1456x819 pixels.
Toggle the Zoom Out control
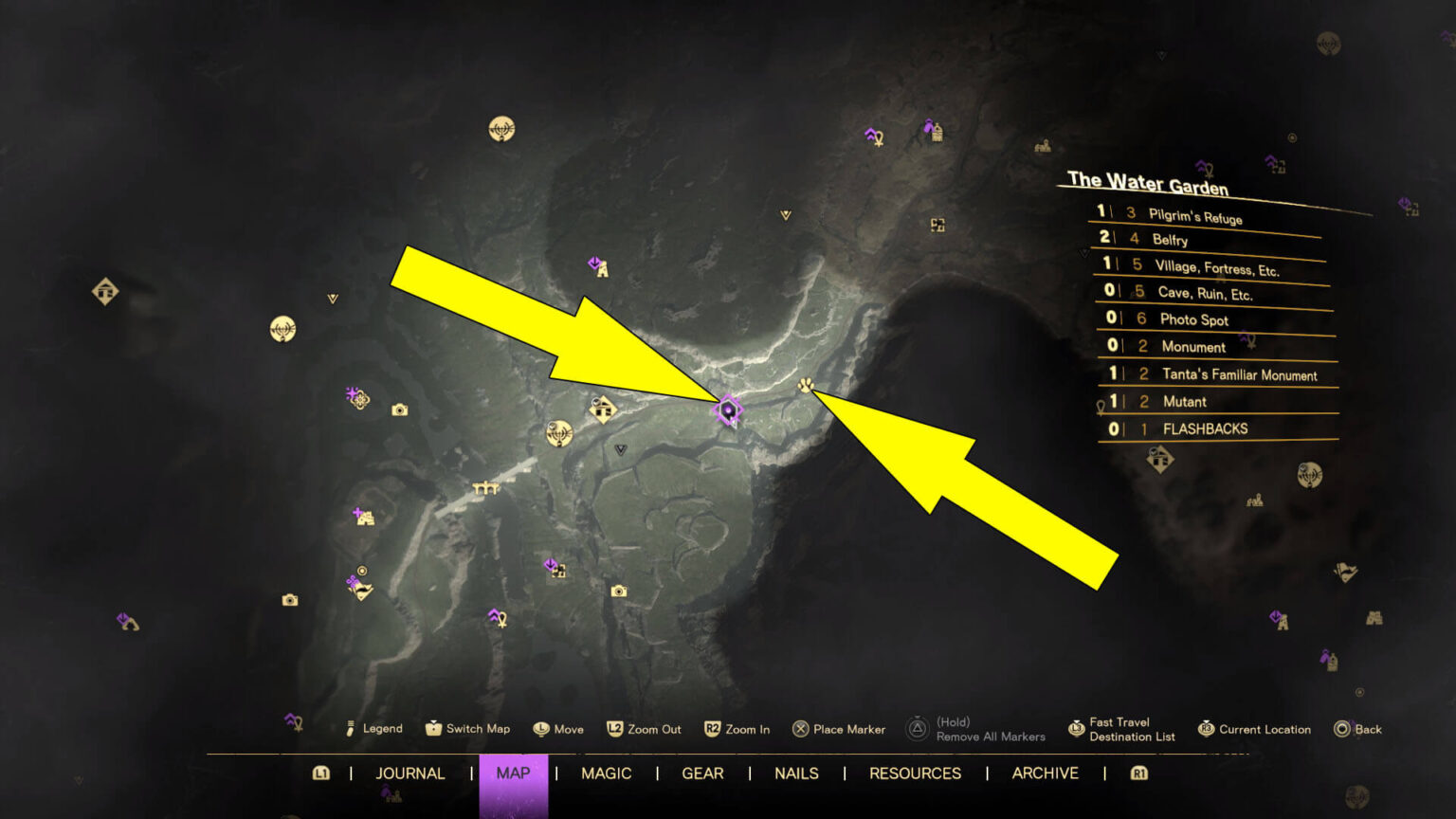coord(616,729)
